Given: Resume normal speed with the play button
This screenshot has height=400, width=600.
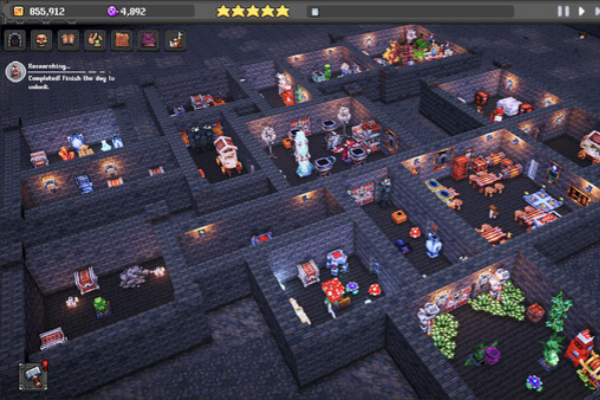Looking at the screenshot, I should [579, 11].
